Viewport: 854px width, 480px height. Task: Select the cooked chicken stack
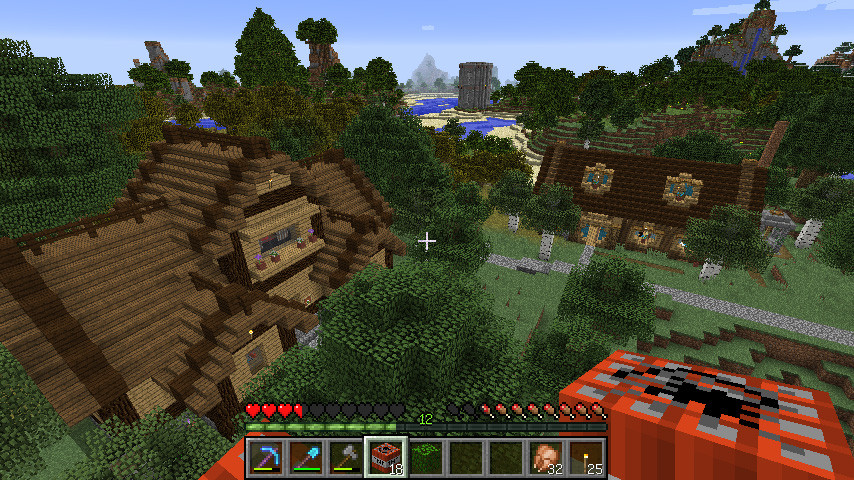click(x=546, y=458)
